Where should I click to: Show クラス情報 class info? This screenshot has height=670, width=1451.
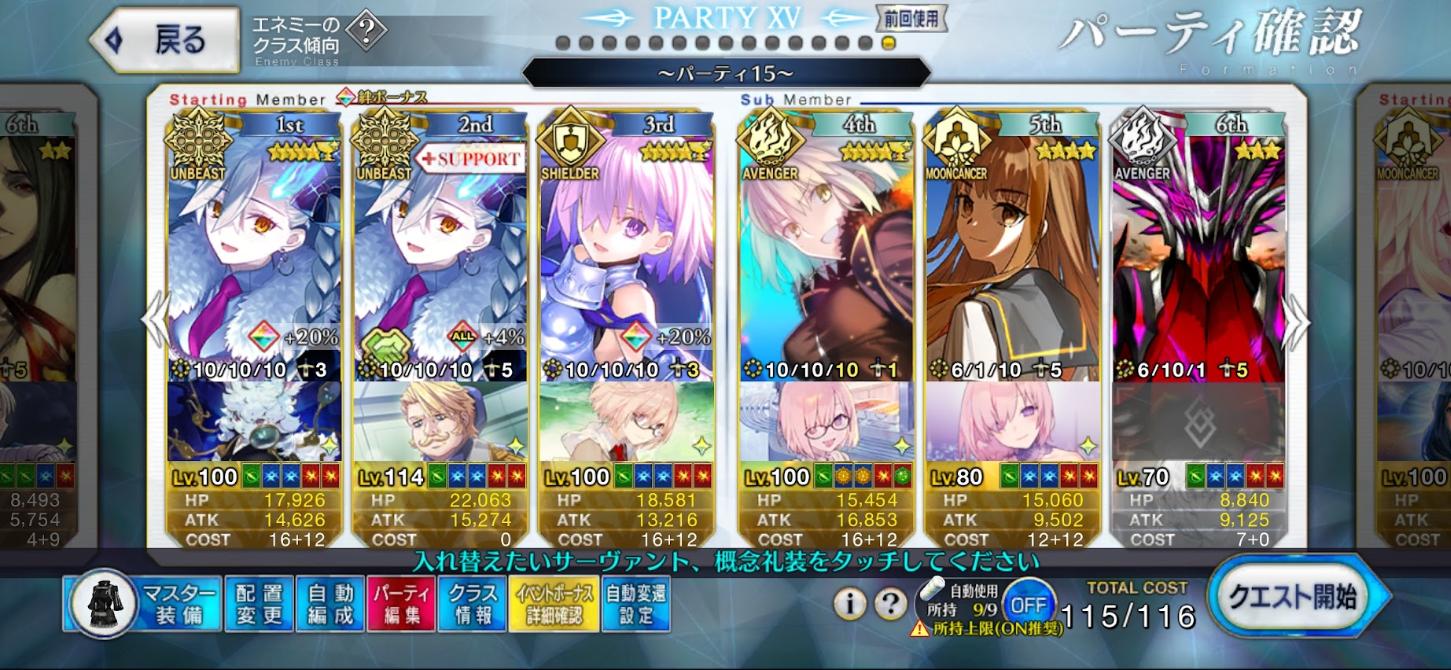pos(472,604)
